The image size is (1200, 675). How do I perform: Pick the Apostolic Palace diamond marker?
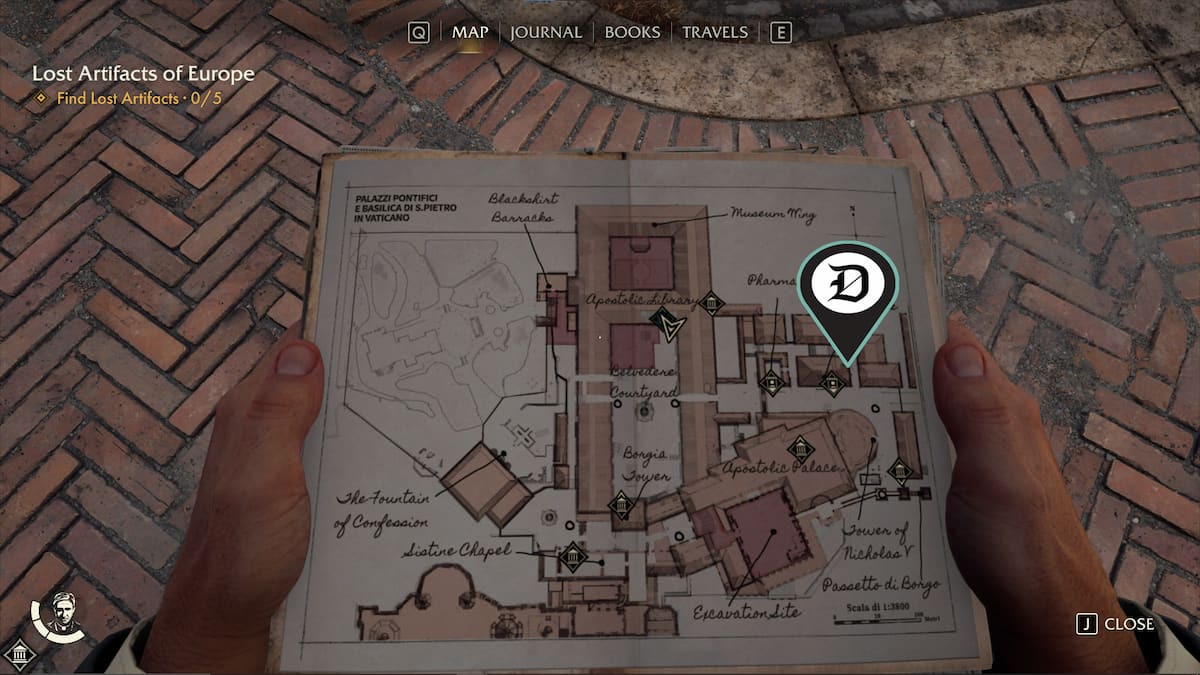tap(799, 449)
